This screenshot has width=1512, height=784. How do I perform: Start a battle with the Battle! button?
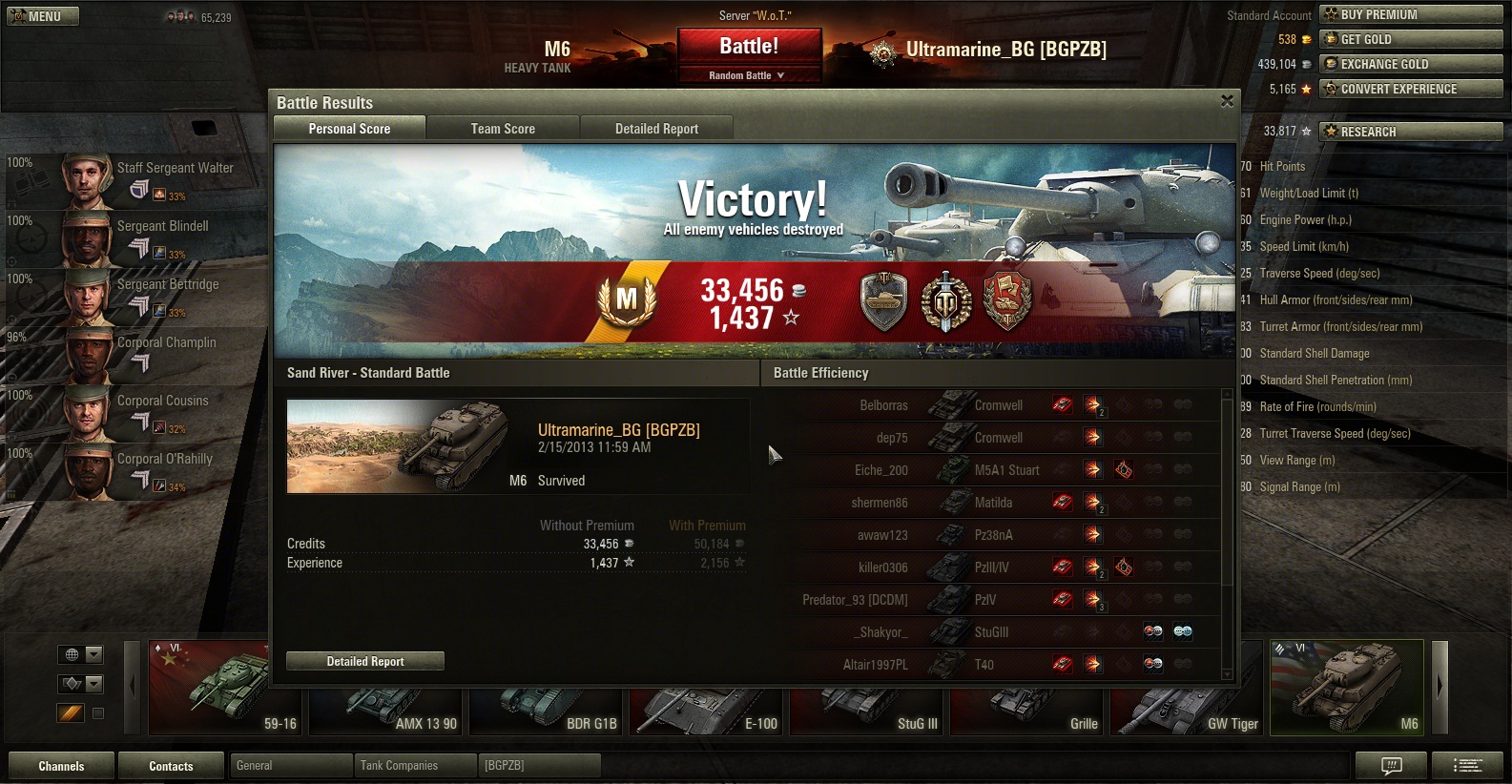click(x=749, y=46)
